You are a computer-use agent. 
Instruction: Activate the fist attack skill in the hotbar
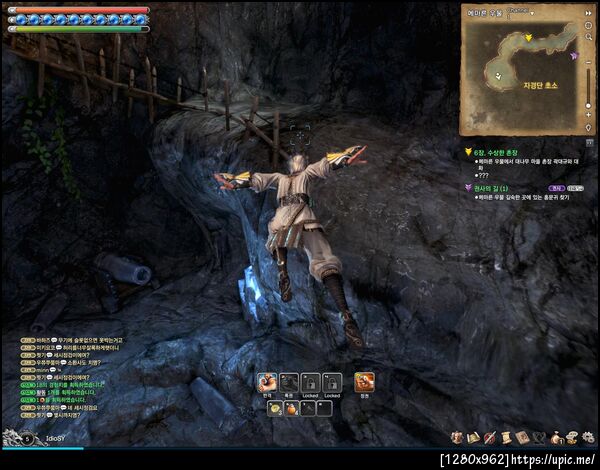tap(267, 382)
